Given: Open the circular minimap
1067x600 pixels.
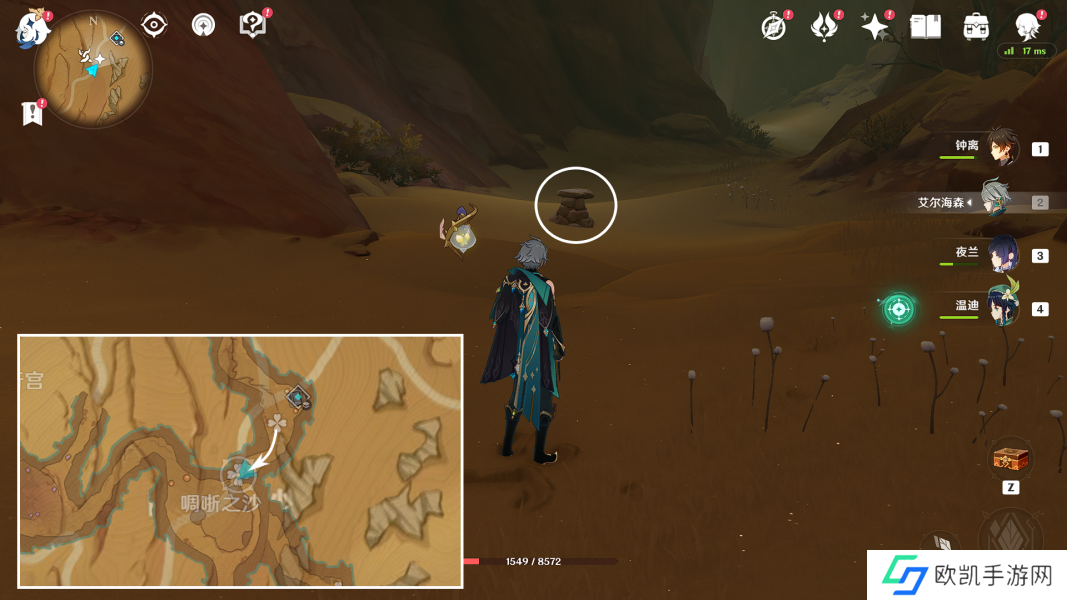Looking at the screenshot, I should tap(93, 69).
